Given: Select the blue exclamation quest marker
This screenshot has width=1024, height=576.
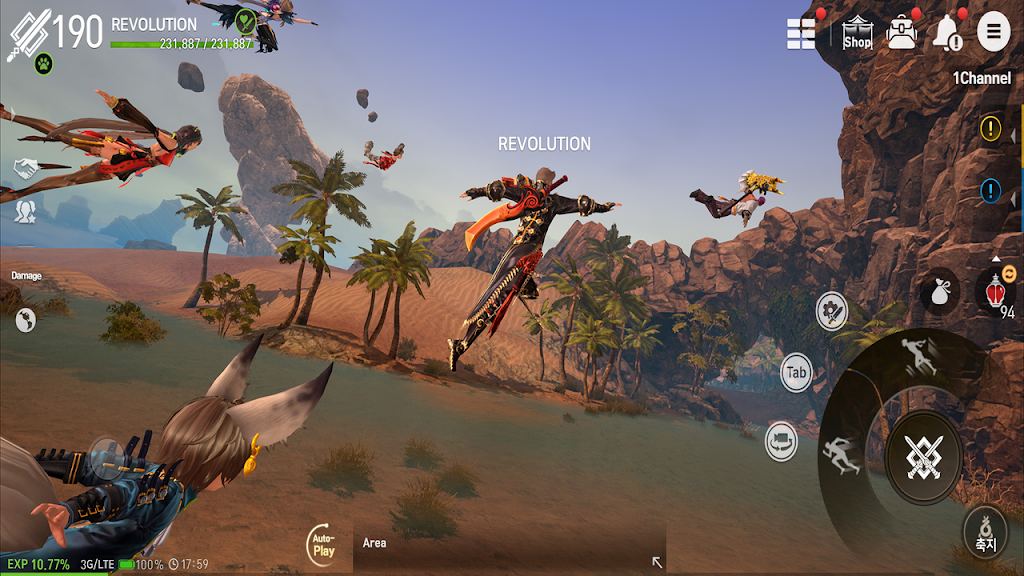Looking at the screenshot, I should click(x=990, y=190).
